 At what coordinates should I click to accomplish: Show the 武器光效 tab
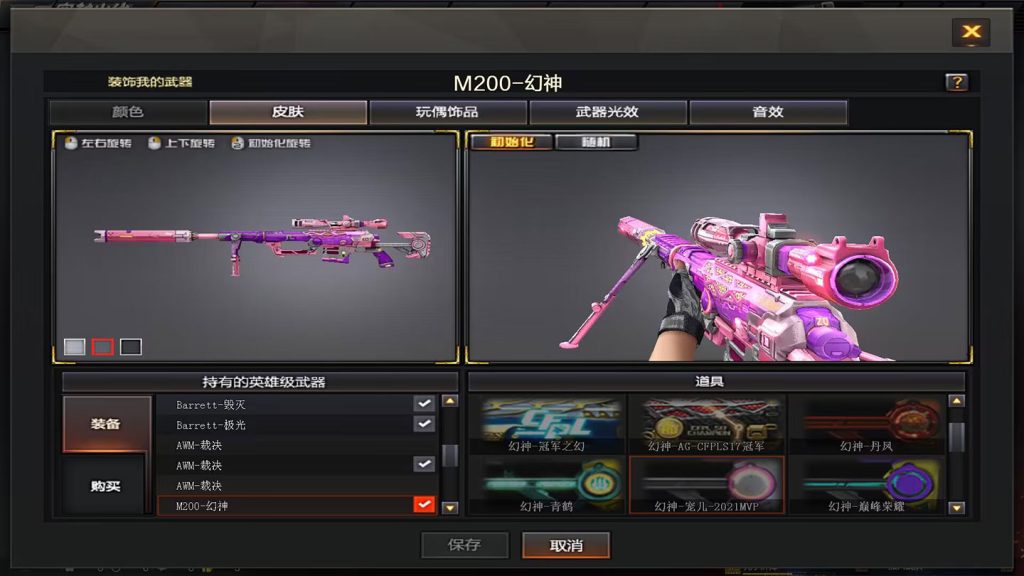click(x=608, y=112)
